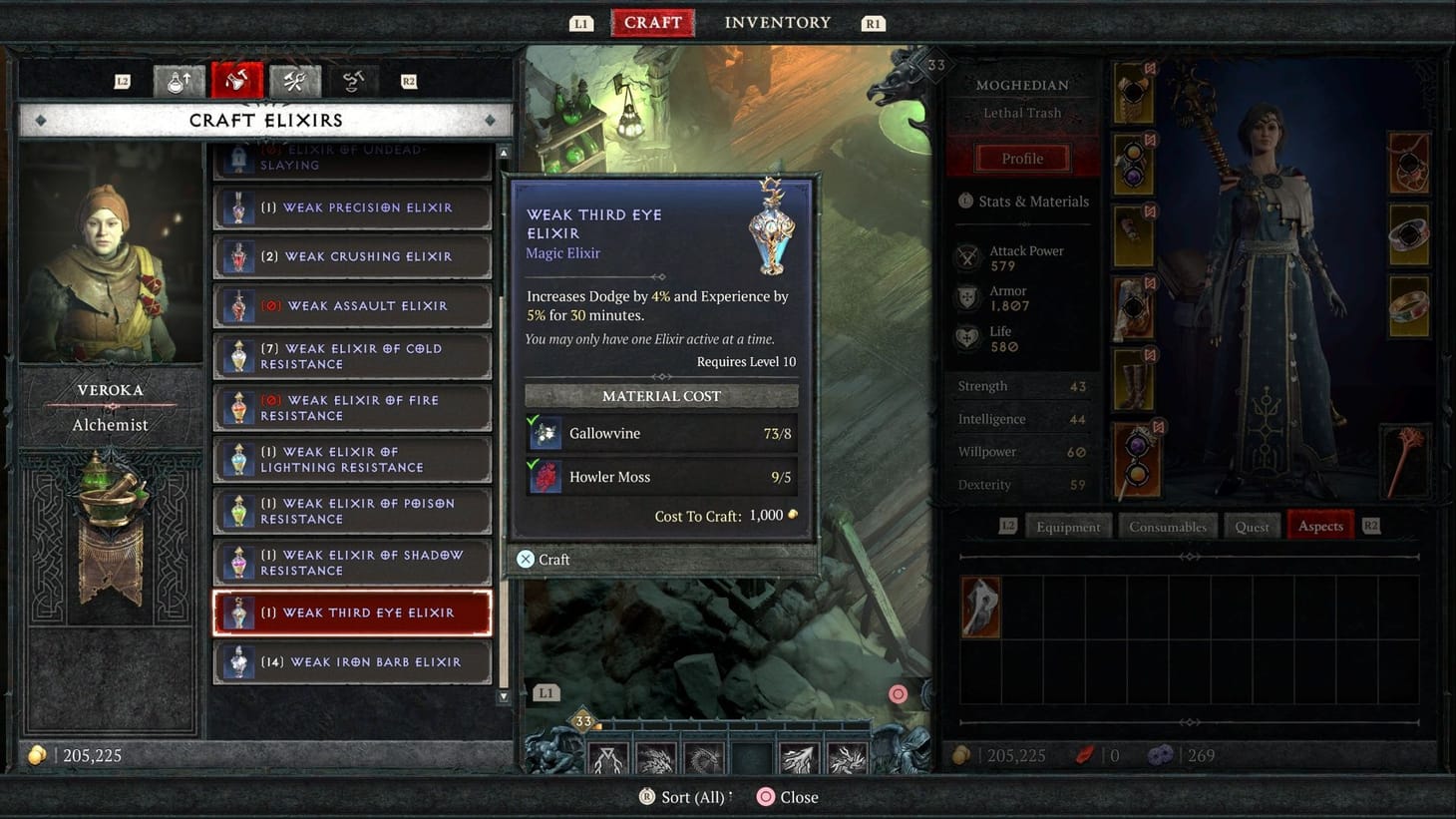The image size is (1456, 819).
Task: Open the Craft Elixirs flask-and-hammer tab icon
Action: coord(237,80)
